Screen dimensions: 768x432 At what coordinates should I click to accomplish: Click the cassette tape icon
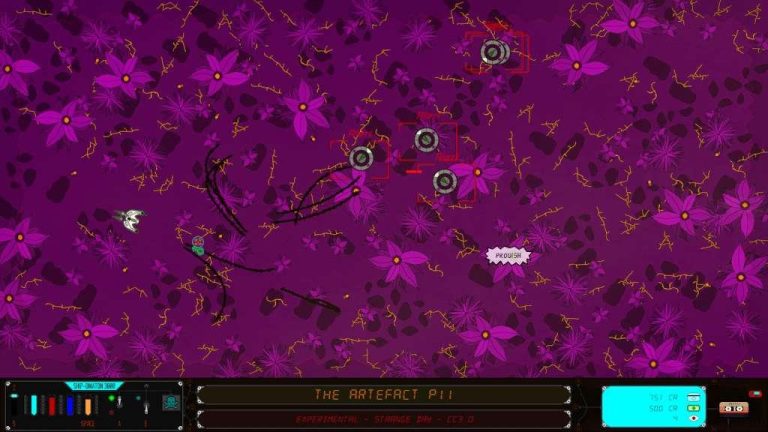[x=733, y=408]
